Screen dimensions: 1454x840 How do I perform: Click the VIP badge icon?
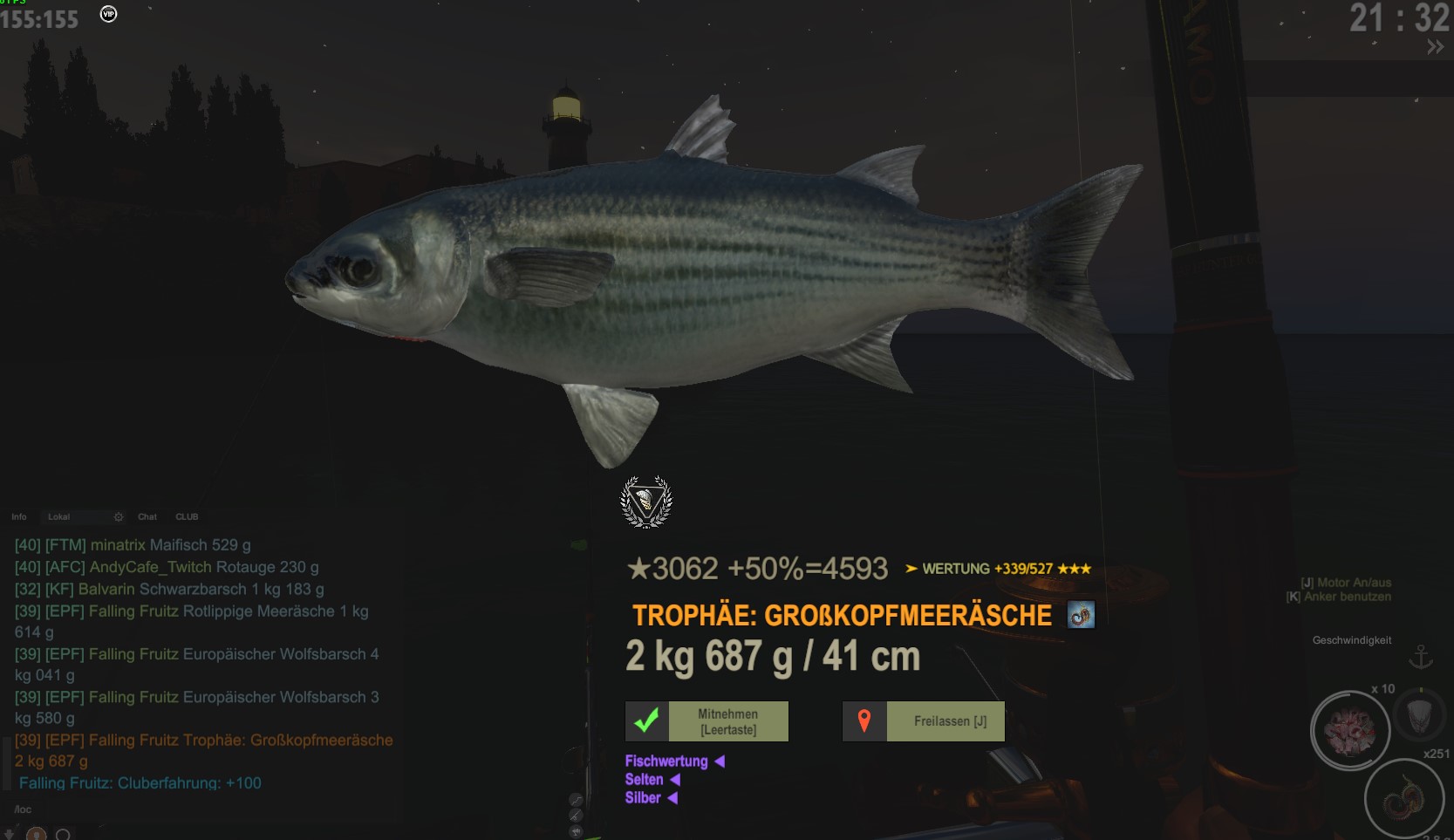[x=108, y=14]
